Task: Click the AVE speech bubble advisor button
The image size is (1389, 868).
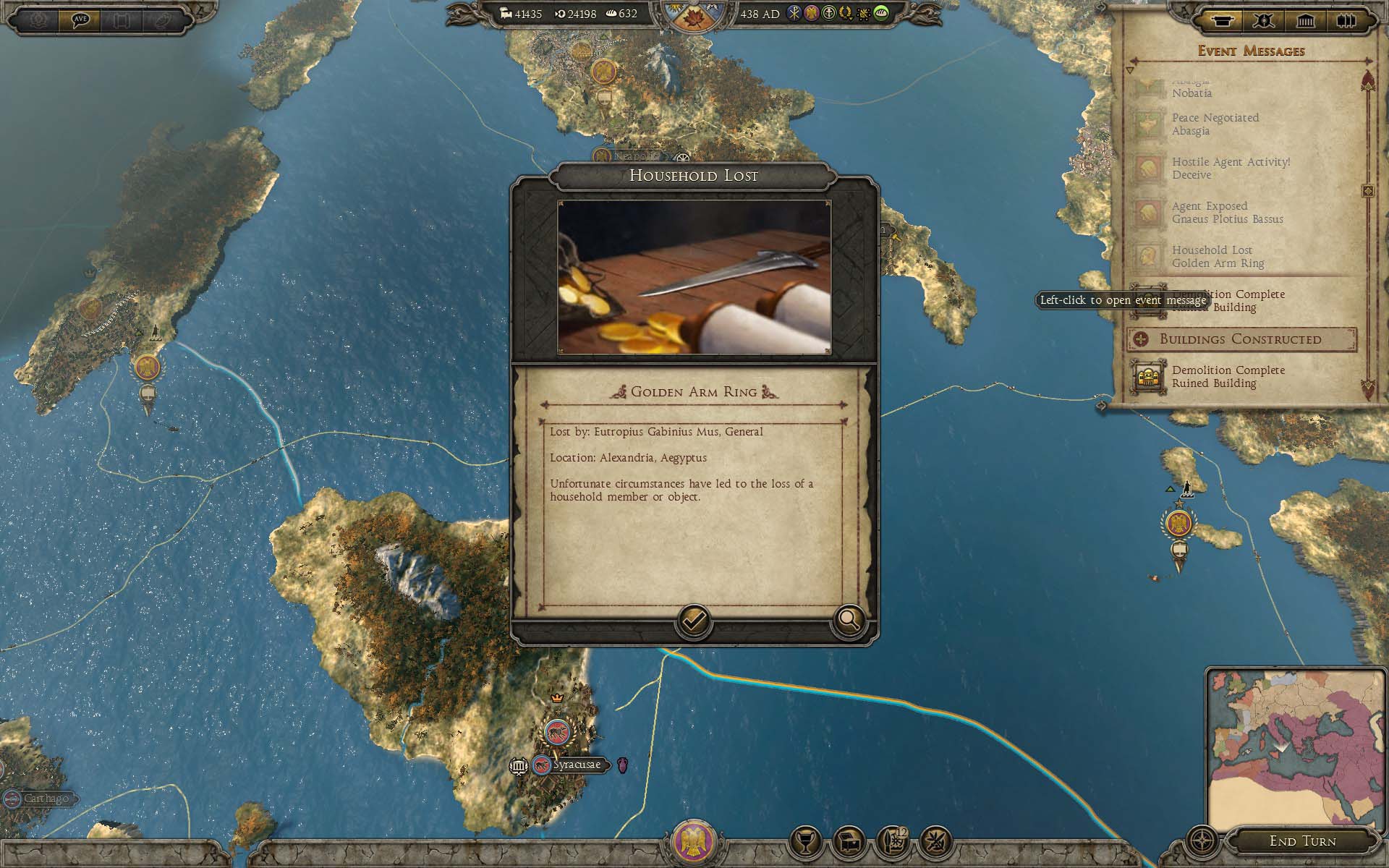Action: click(80, 20)
